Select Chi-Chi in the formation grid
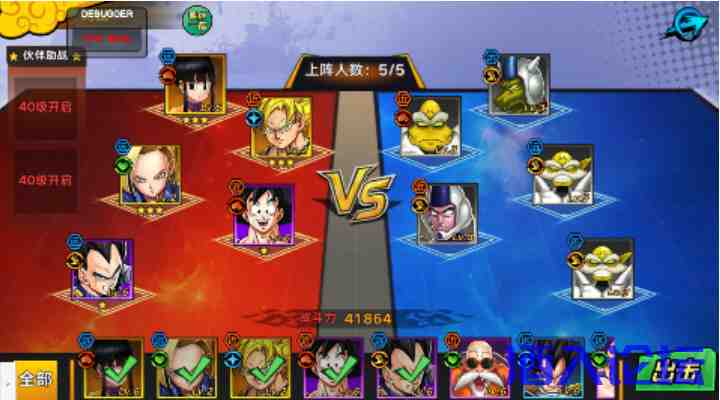 pyautogui.click(x=196, y=84)
